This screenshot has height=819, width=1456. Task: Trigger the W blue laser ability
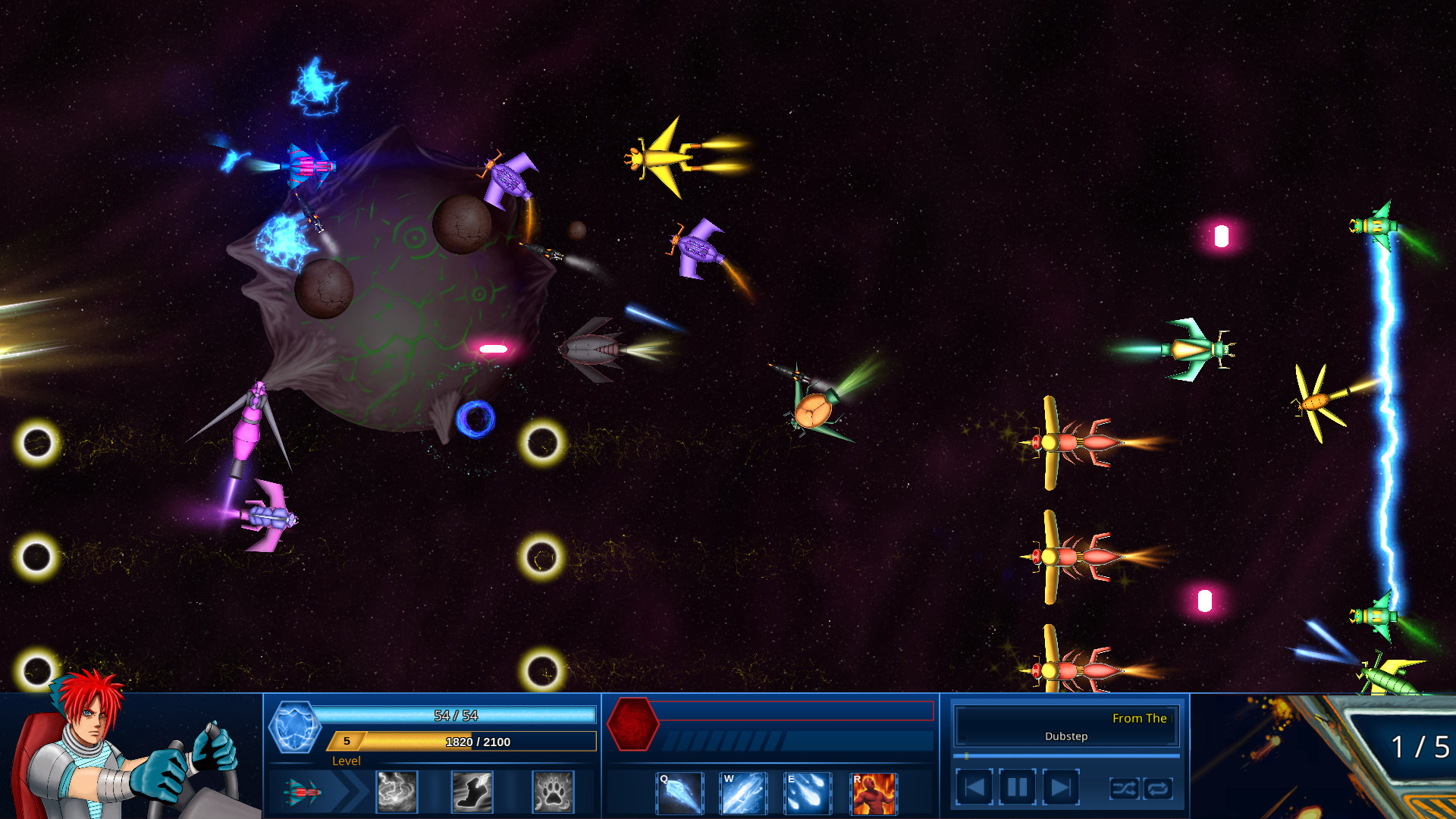click(742, 792)
